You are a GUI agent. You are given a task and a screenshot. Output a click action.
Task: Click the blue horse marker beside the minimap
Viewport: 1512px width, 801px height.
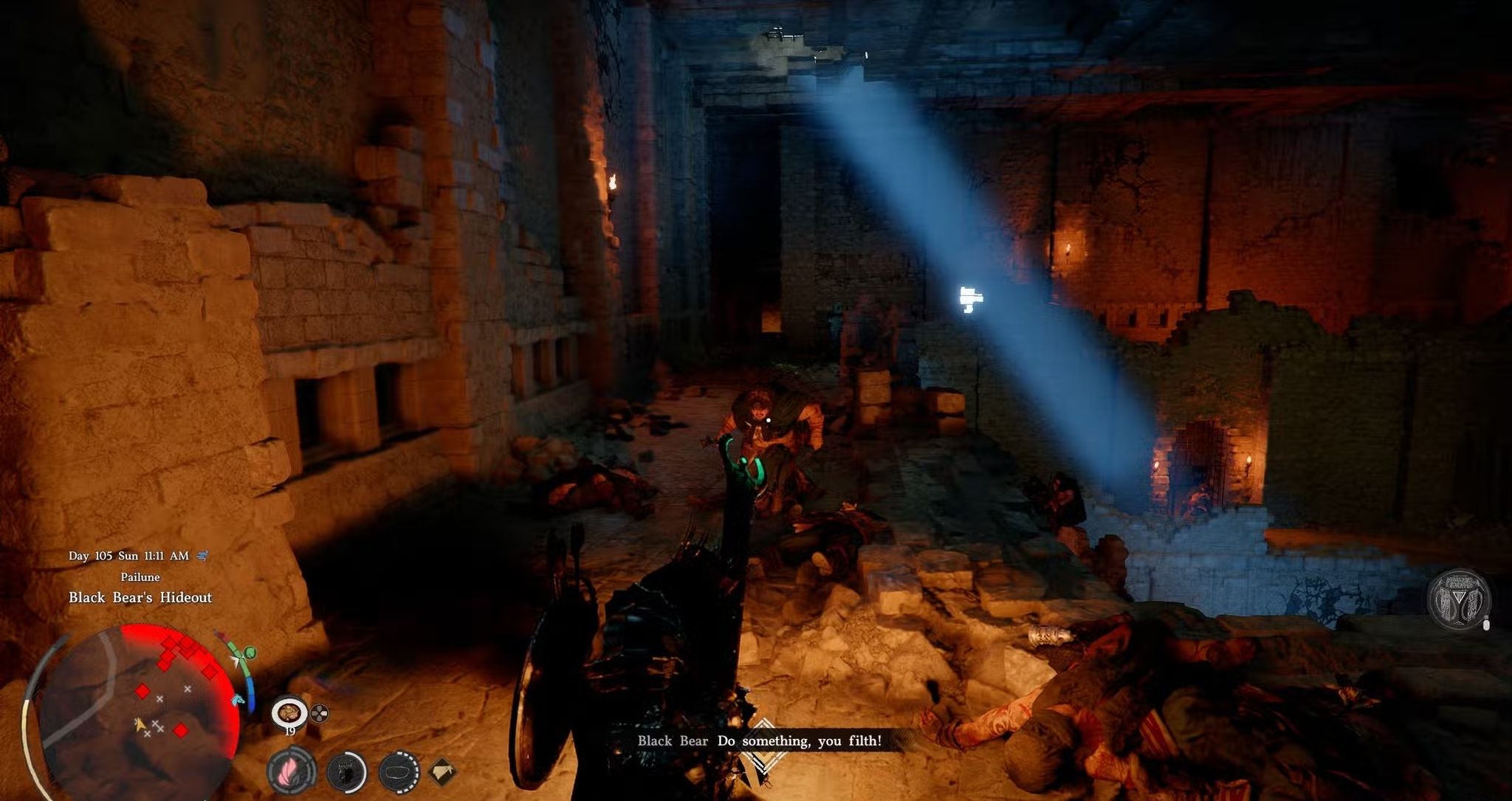tap(238, 698)
